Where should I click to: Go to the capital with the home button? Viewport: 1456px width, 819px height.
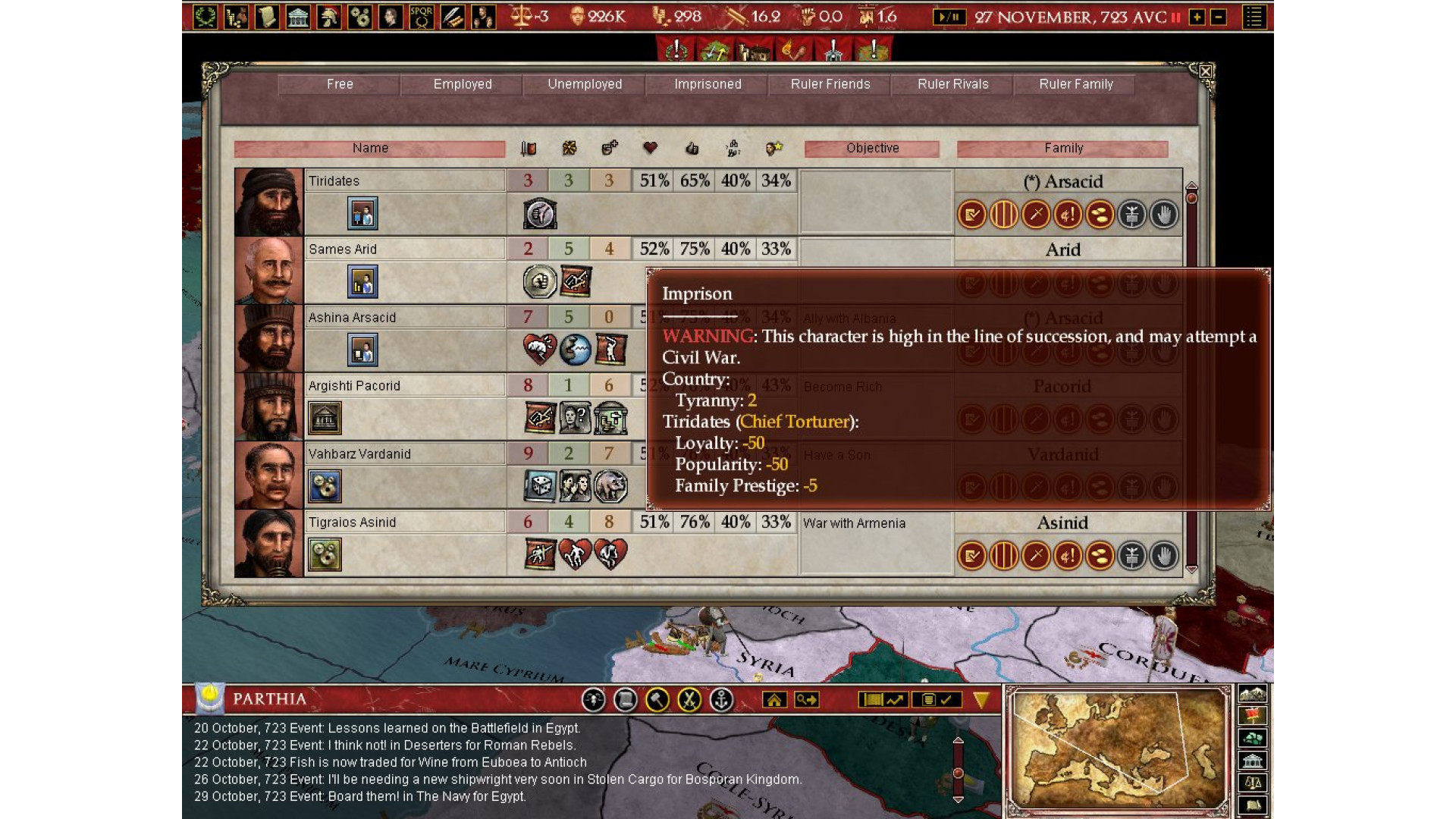tap(774, 700)
